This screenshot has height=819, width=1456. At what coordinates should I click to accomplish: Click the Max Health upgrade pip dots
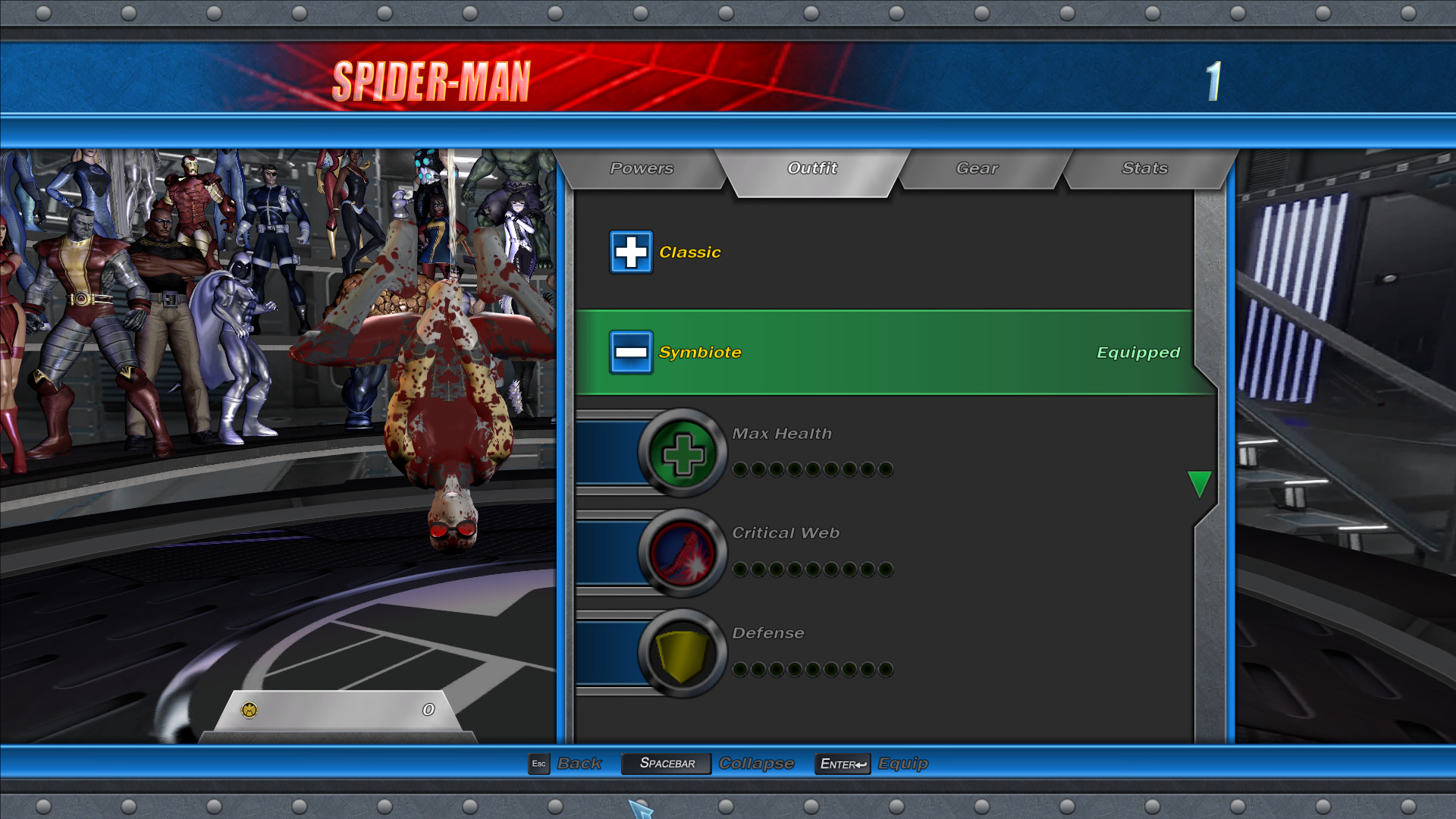[811, 469]
